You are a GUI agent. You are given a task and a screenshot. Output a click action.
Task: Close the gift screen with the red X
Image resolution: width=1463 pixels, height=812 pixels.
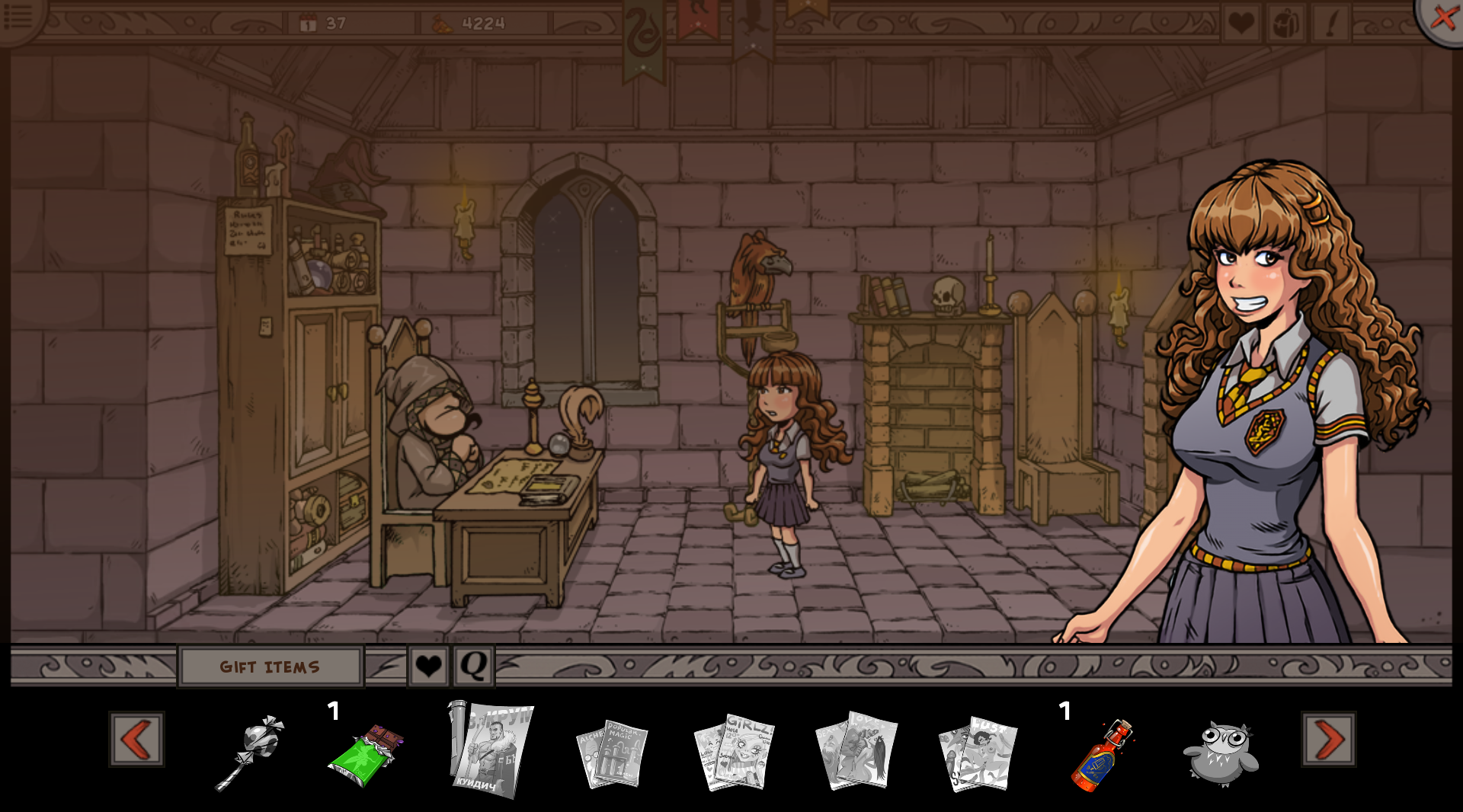click(1442, 17)
